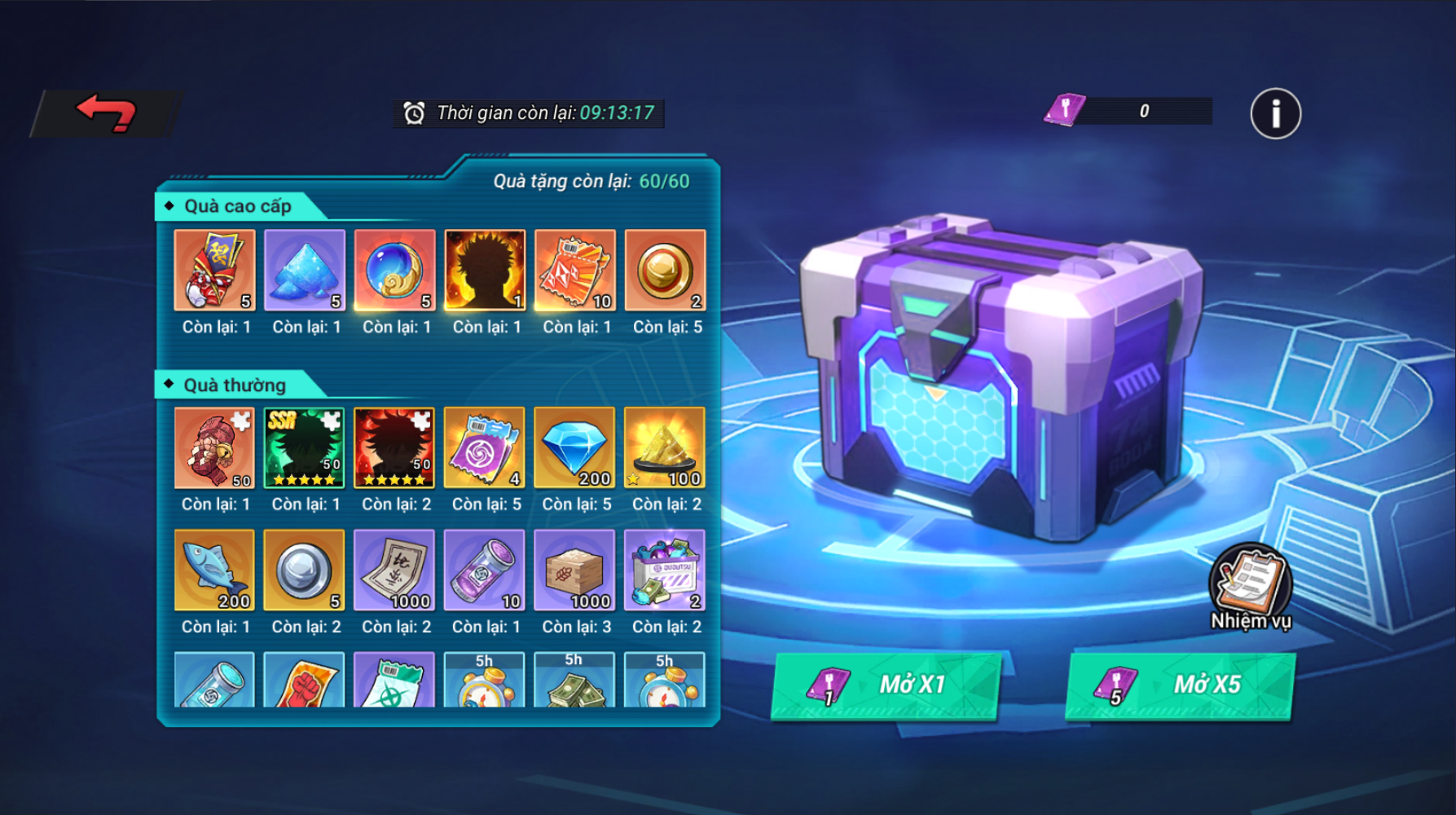Select the blue fish 200 reward

214,570
